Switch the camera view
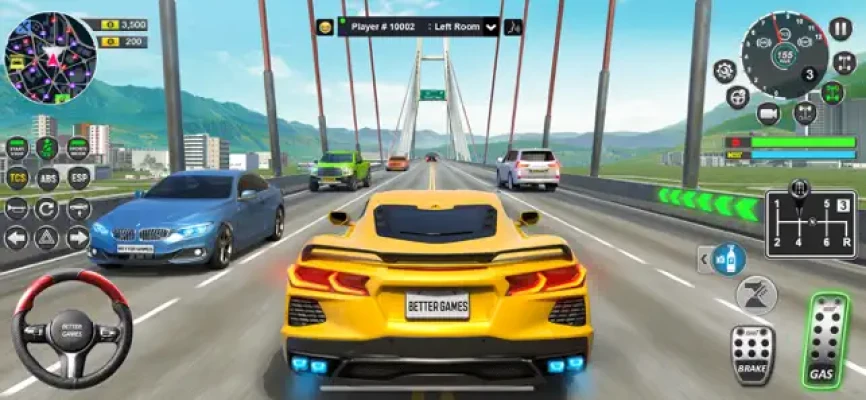This screenshot has width=866, height=400. tap(768, 114)
